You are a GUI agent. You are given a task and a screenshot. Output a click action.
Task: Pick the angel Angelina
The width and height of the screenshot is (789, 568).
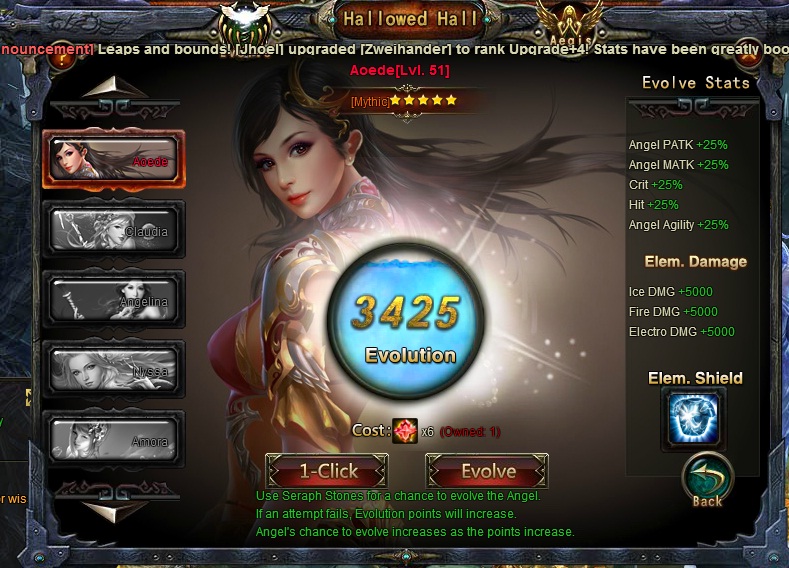[113, 300]
